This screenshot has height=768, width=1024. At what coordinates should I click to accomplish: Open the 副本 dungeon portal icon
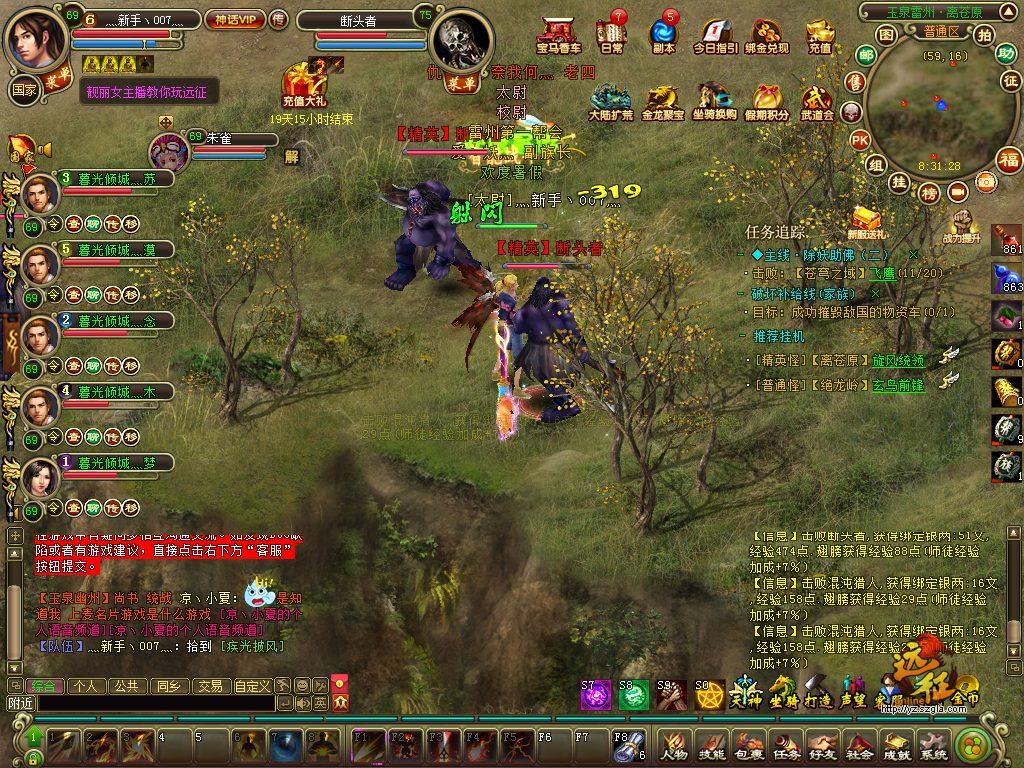663,34
